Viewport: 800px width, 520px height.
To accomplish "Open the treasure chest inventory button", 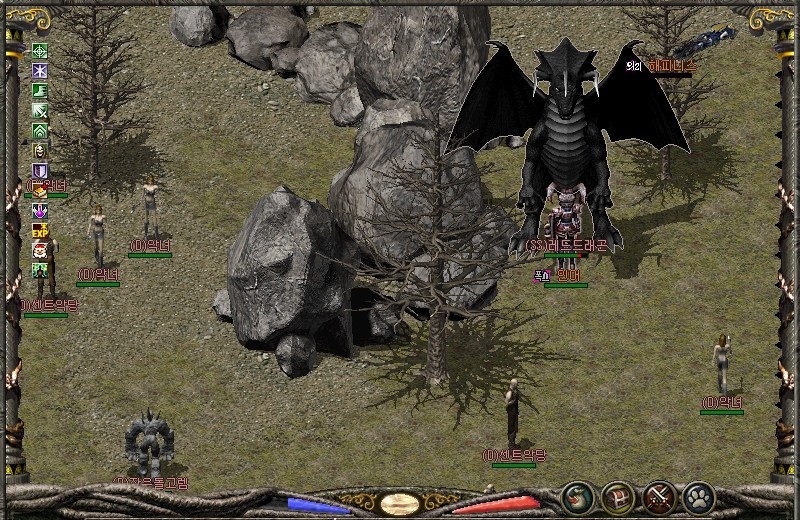I will point(617,495).
